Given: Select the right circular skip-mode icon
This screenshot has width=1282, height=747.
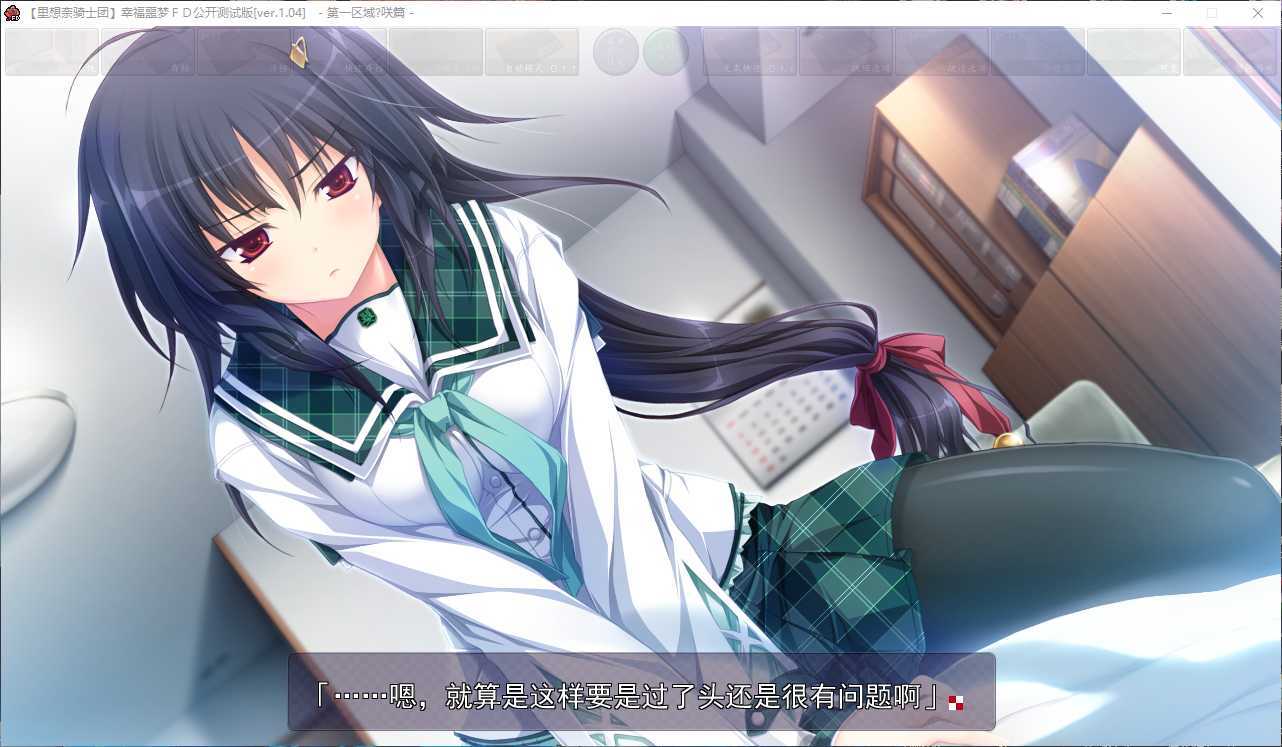Looking at the screenshot, I should click(x=666, y=52).
